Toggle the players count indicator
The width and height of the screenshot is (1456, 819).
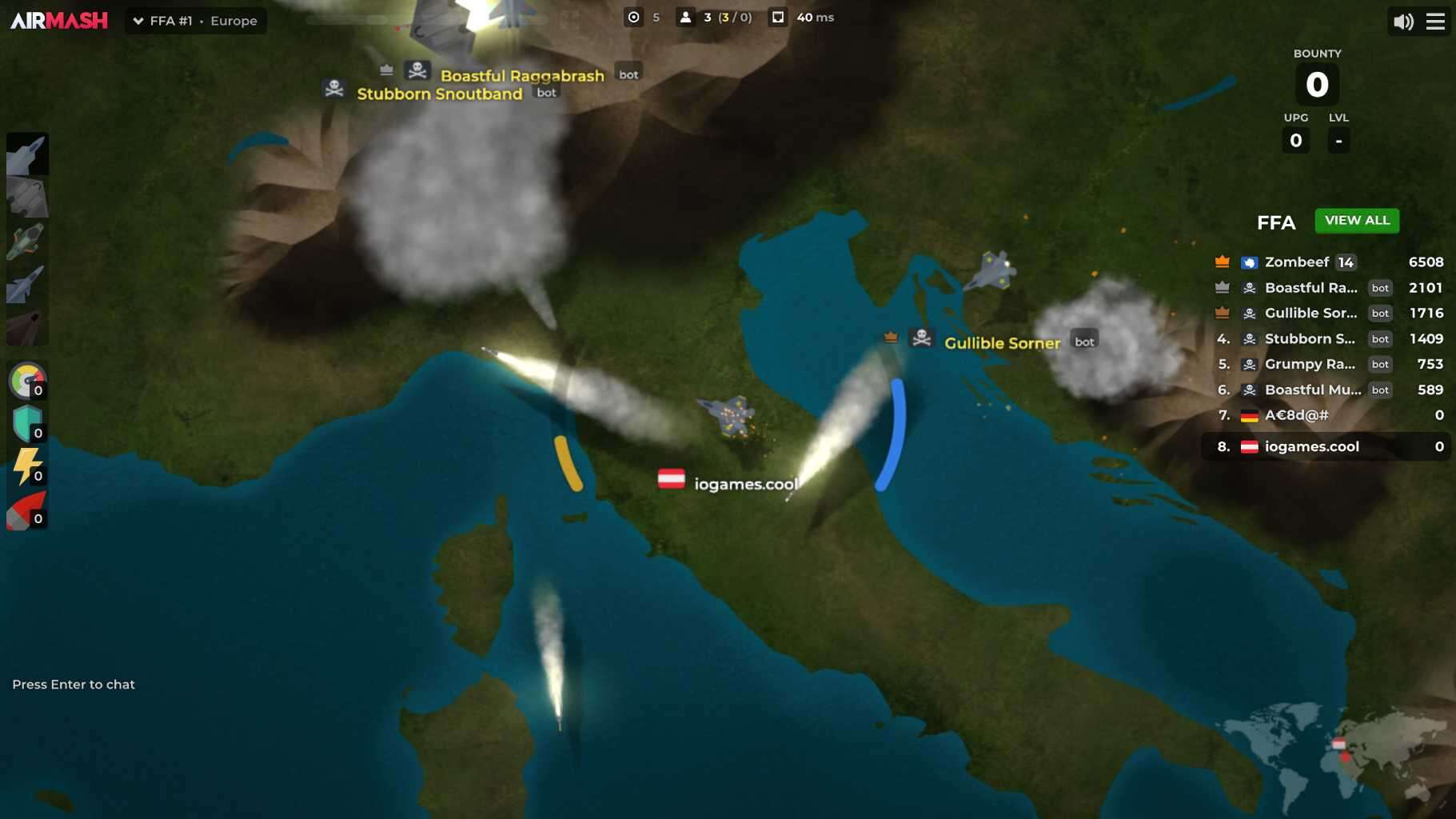[x=686, y=17]
